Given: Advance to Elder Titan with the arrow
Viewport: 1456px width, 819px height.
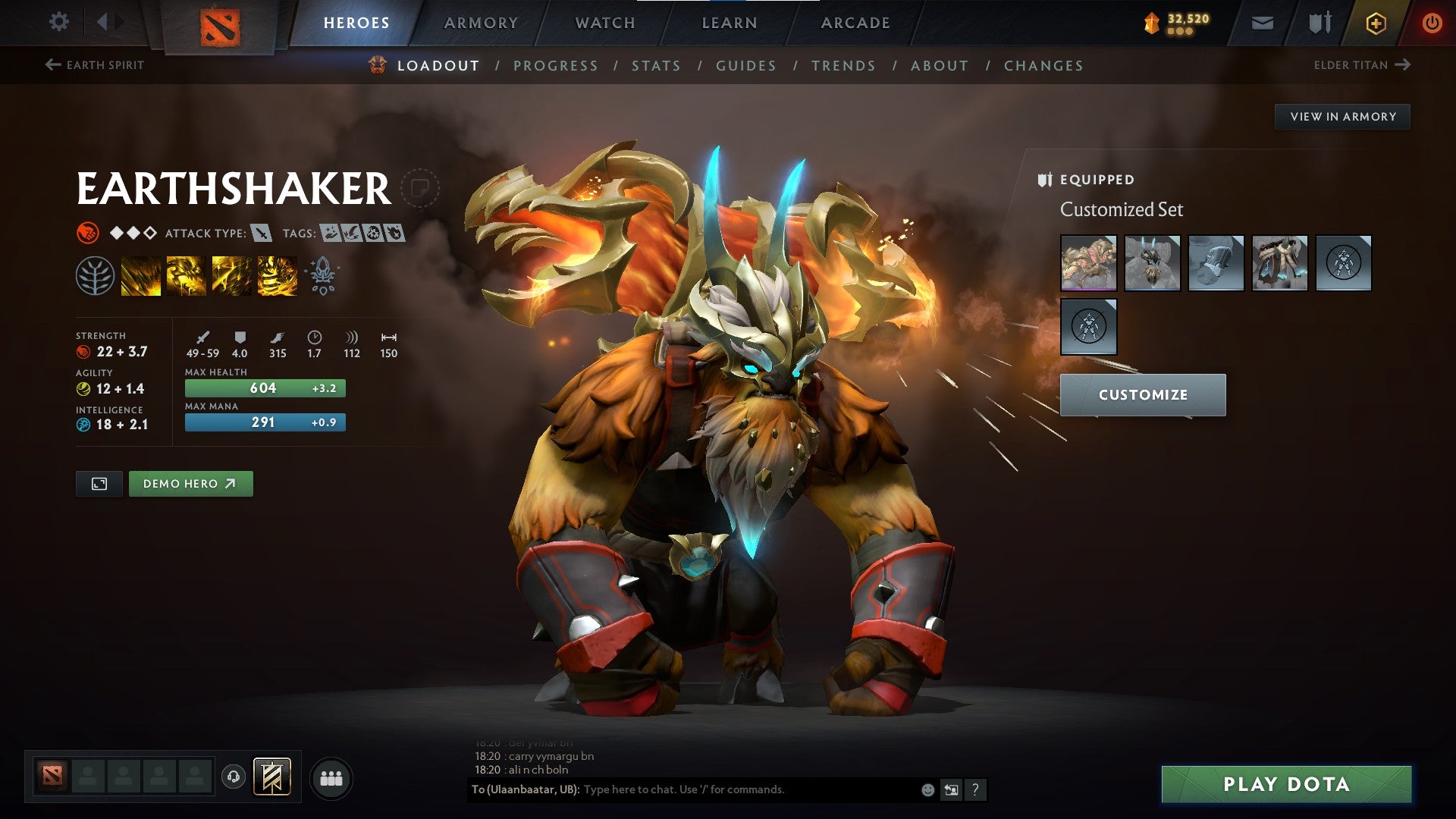Looking at the screenshot, I should (1404, 64).
